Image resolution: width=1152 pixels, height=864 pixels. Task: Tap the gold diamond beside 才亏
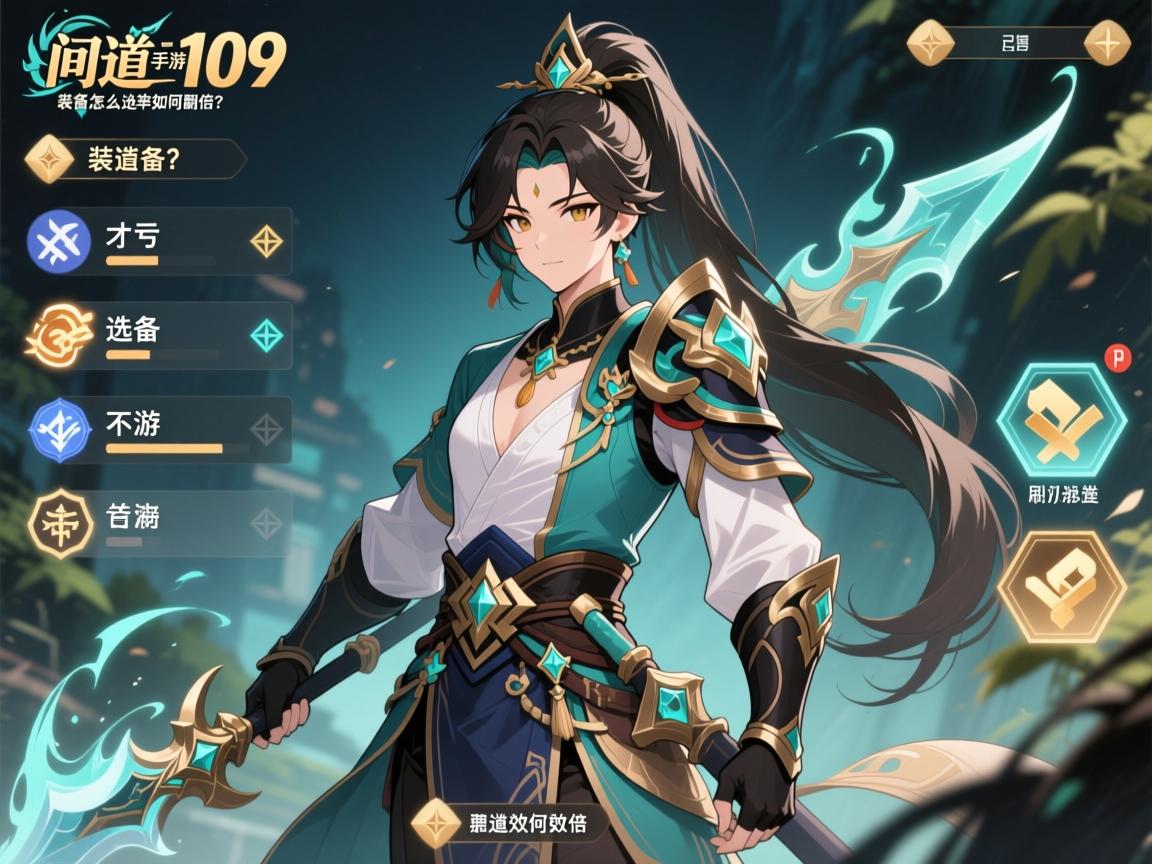266,241
